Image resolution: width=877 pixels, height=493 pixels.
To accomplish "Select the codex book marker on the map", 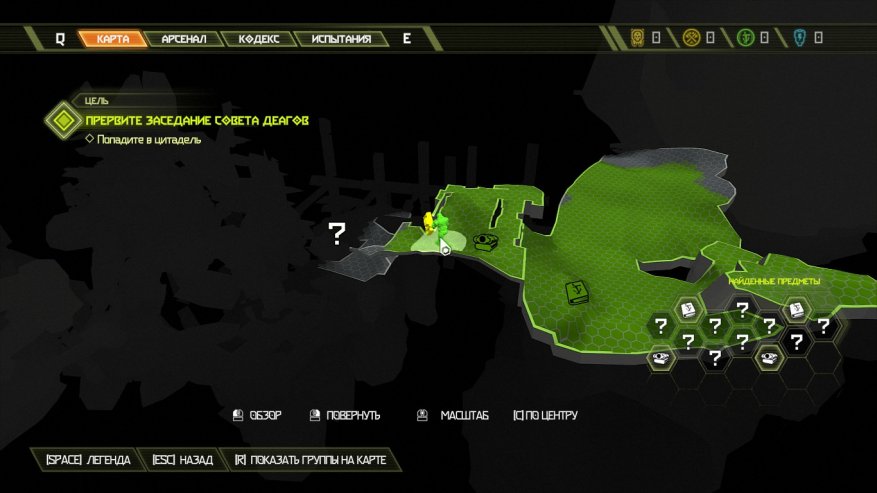I will [576, 292].
